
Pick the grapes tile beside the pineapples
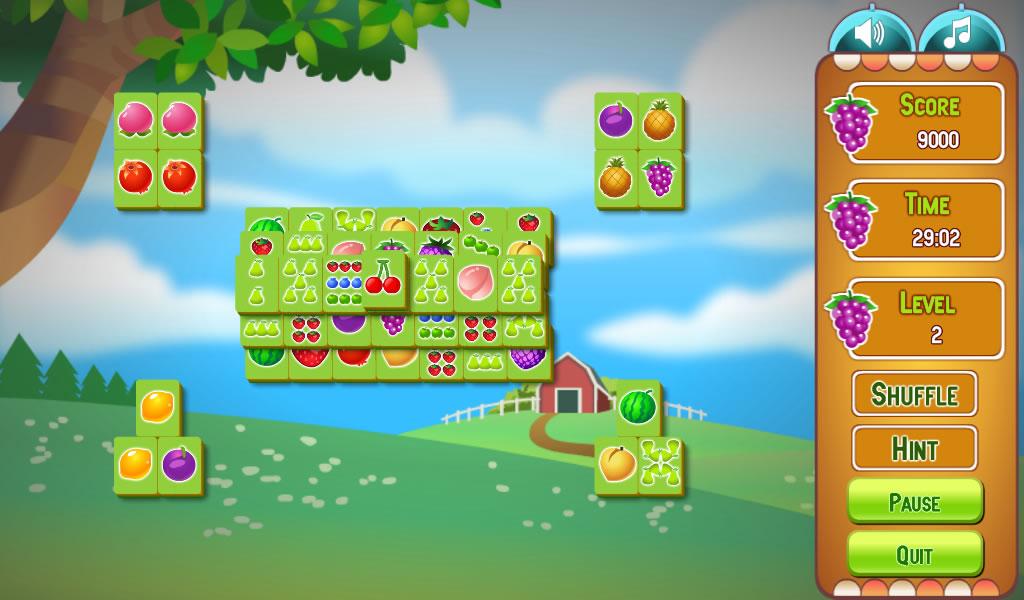coord(660,178)
